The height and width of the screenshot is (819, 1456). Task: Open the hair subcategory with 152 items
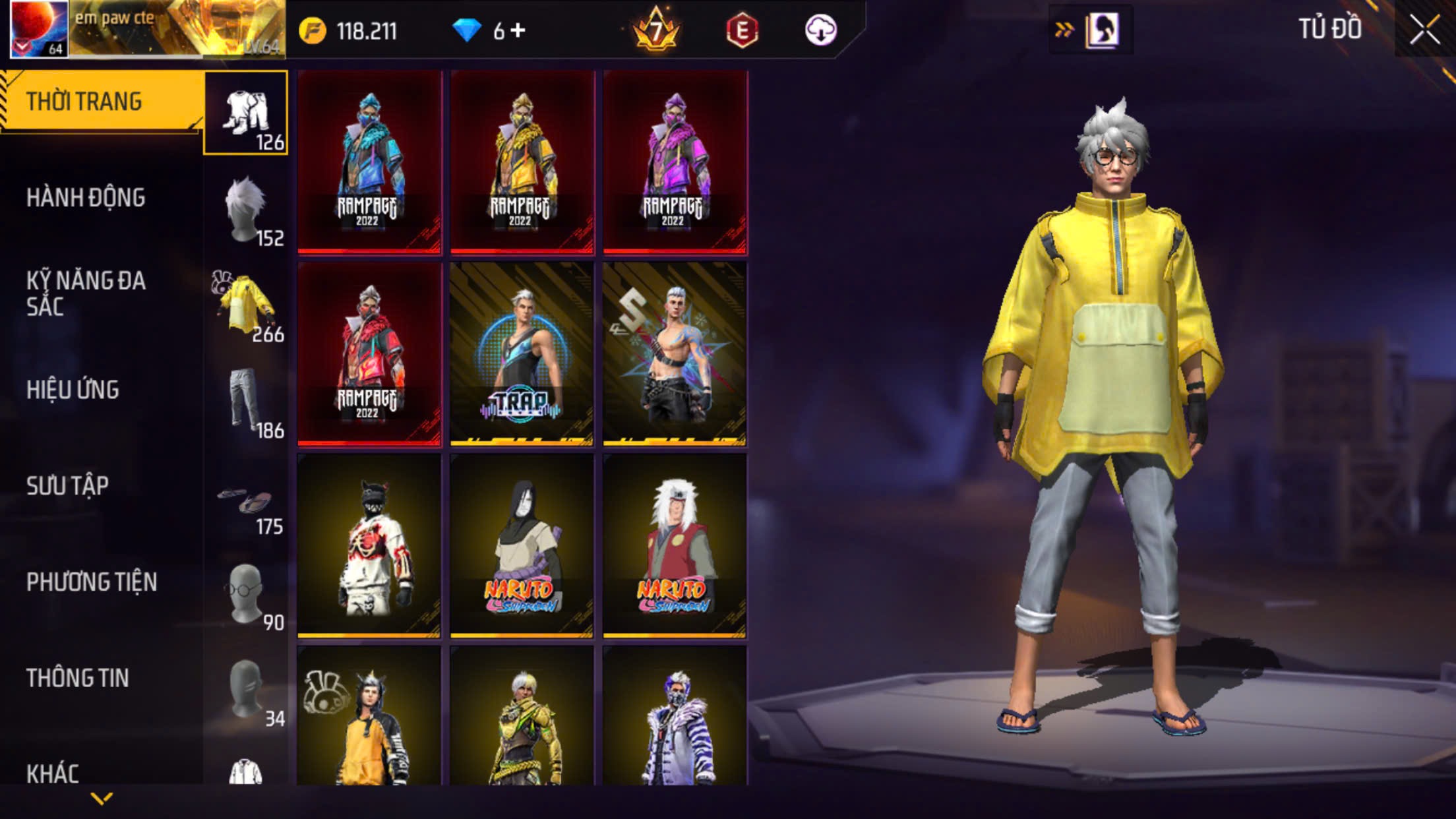pos(247,210)
